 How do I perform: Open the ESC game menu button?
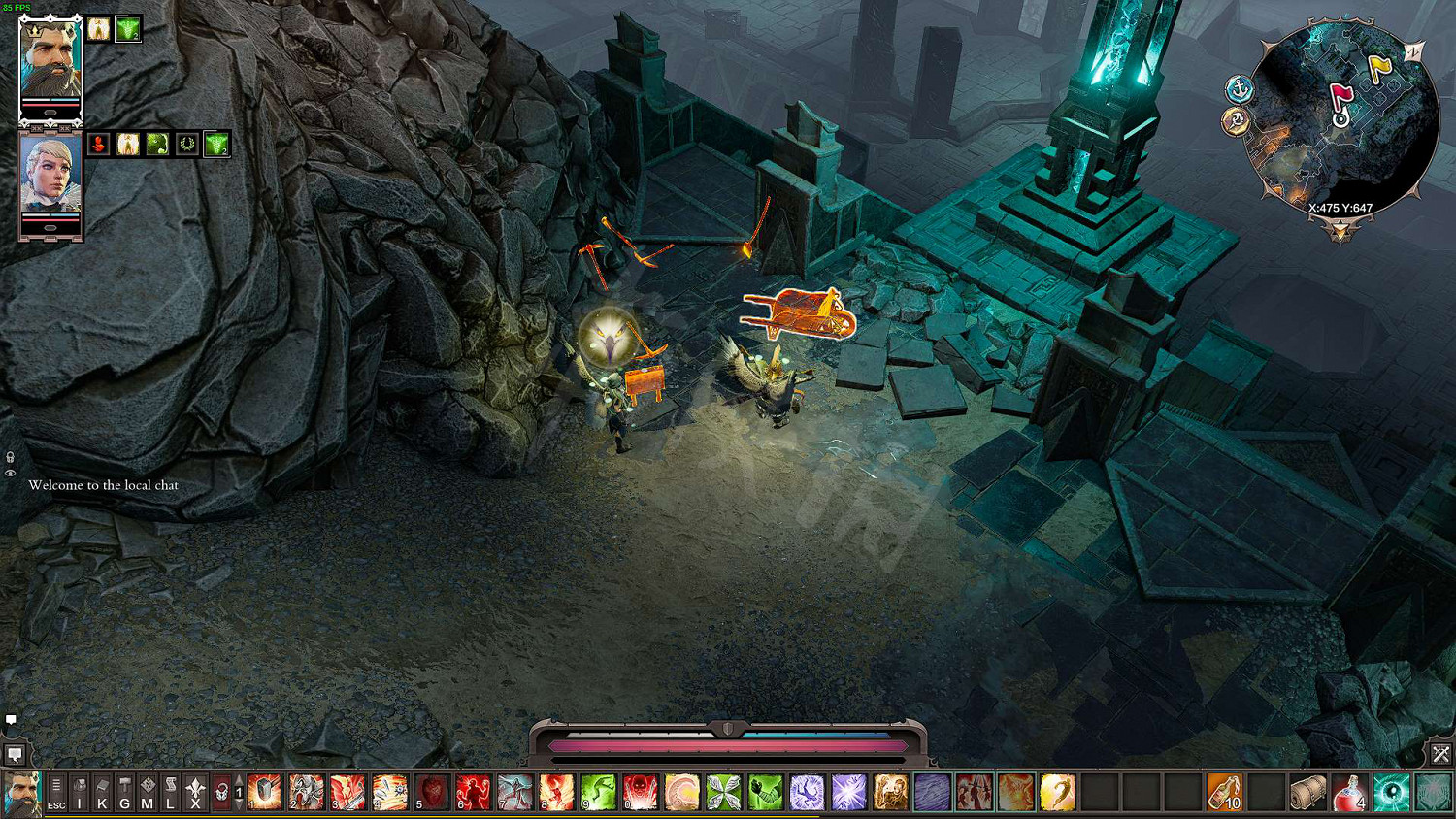point(56,793)
